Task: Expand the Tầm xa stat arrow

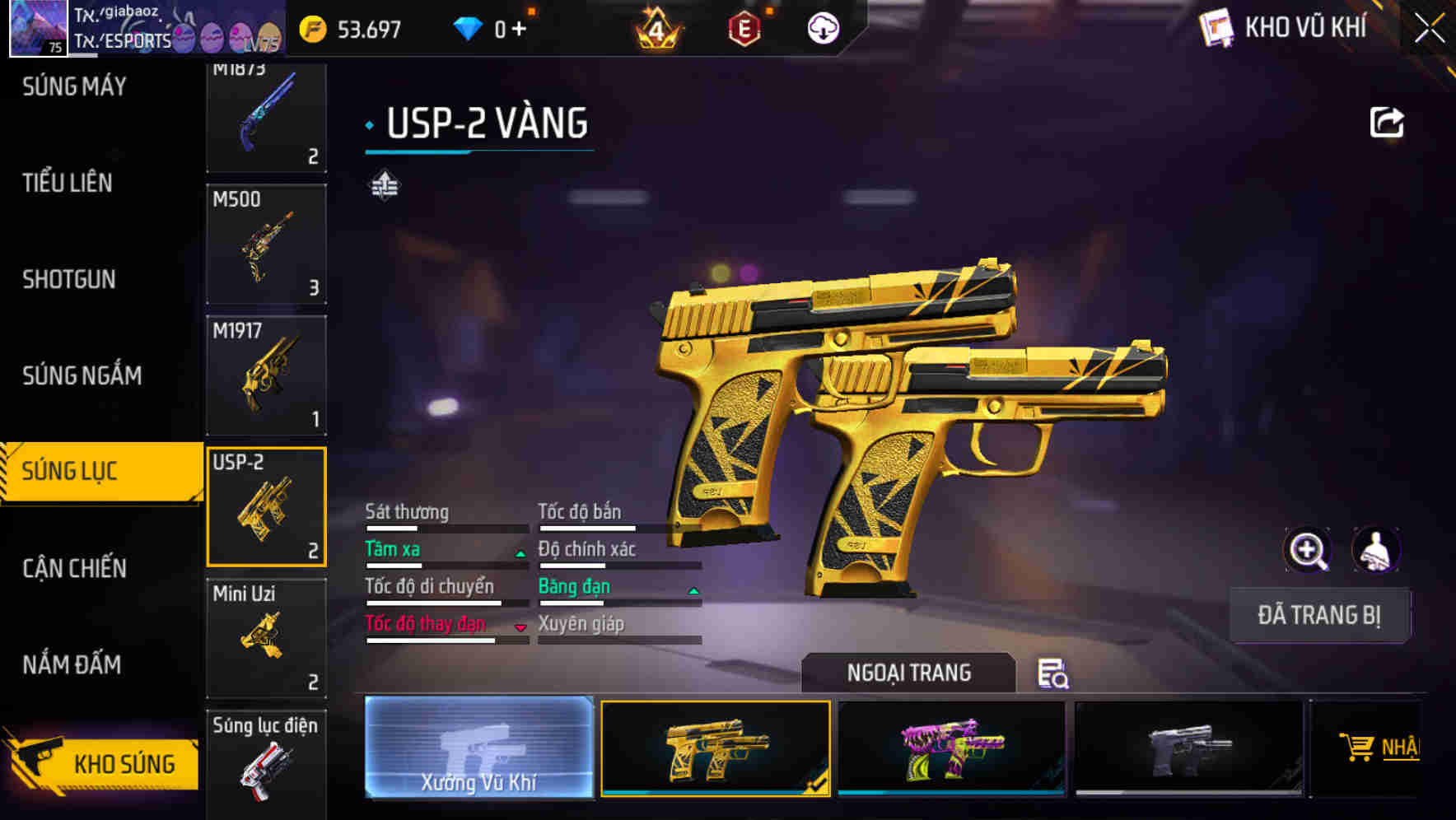Action: tap(520, 554)
